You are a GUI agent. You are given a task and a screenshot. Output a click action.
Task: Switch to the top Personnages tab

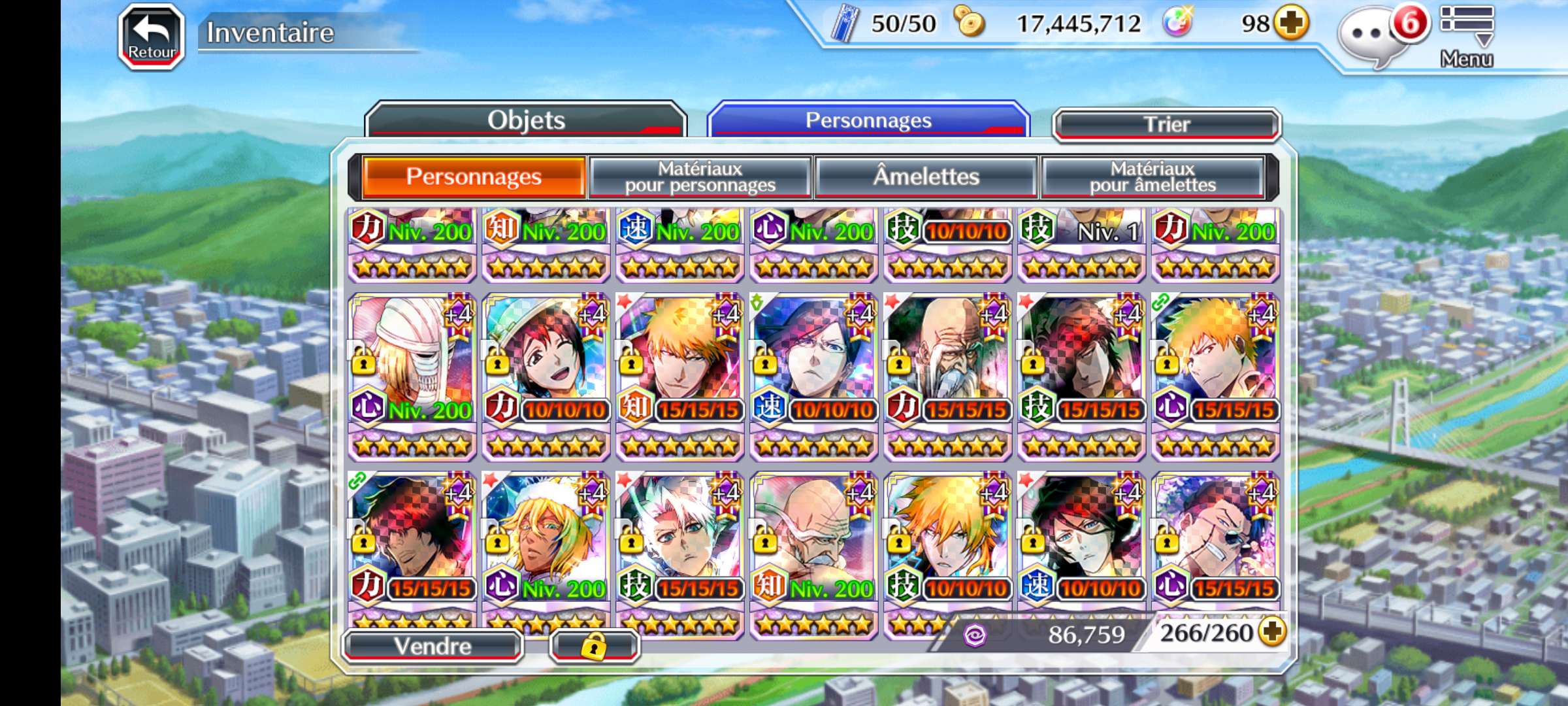coord(868,120)
